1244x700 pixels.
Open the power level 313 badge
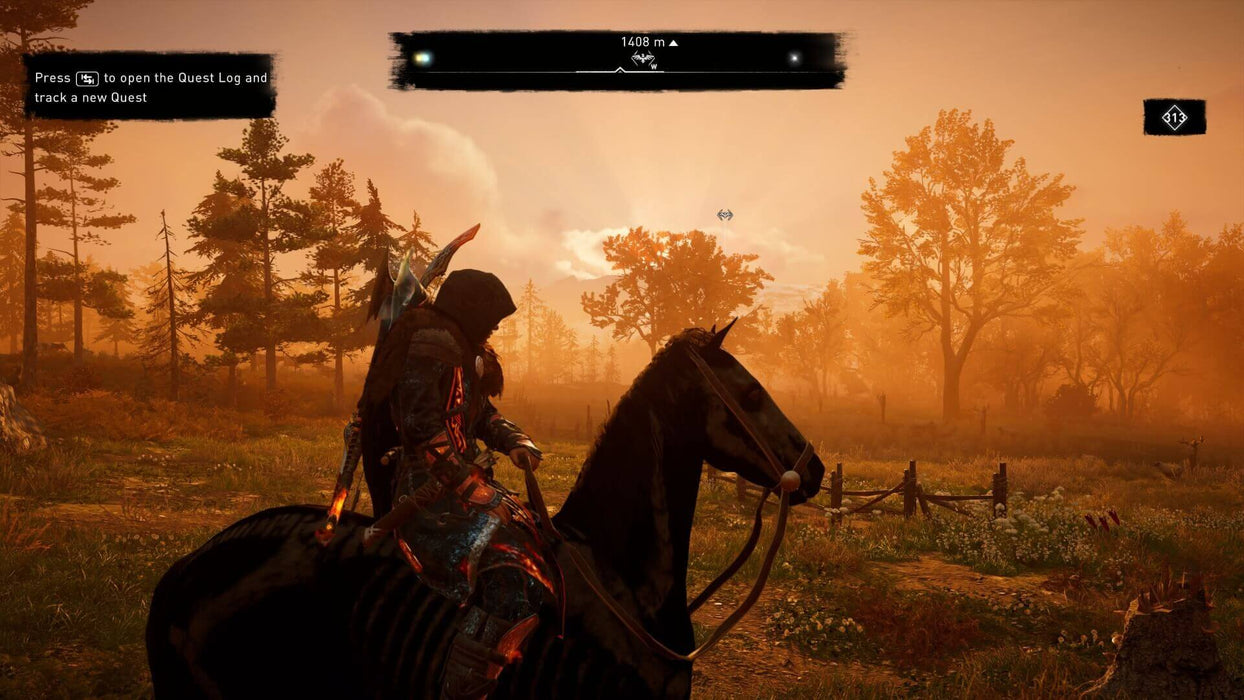[x=1174, y=118]
